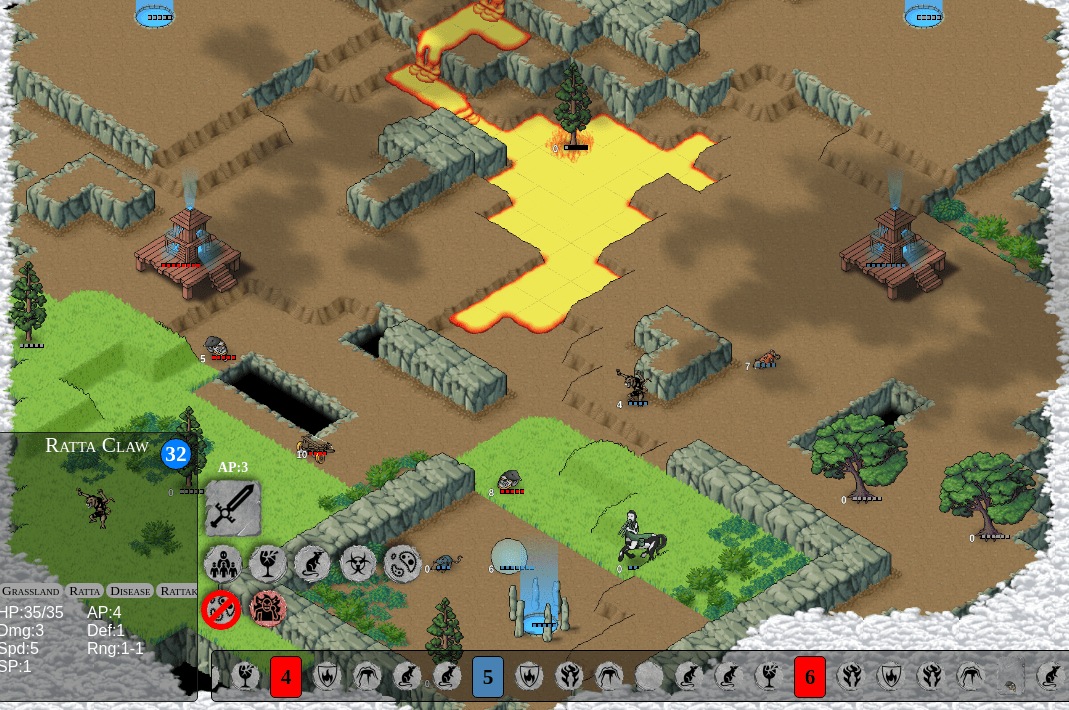The image size is (1069, 710).
Task: Select the rat skill beside the biohazard icon
Action: (x=312, y=564)
